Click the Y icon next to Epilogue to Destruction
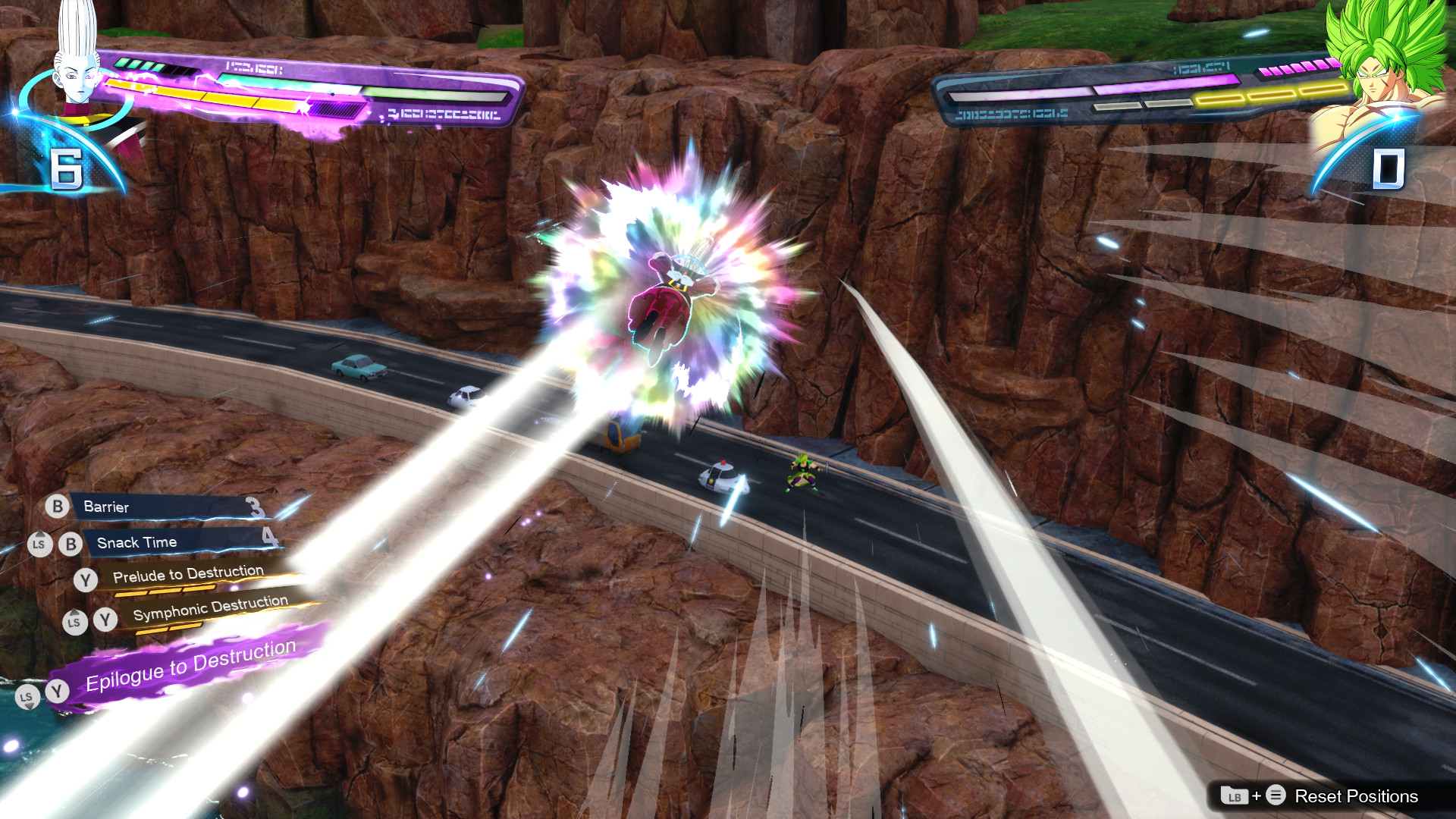 coord(56,691)
